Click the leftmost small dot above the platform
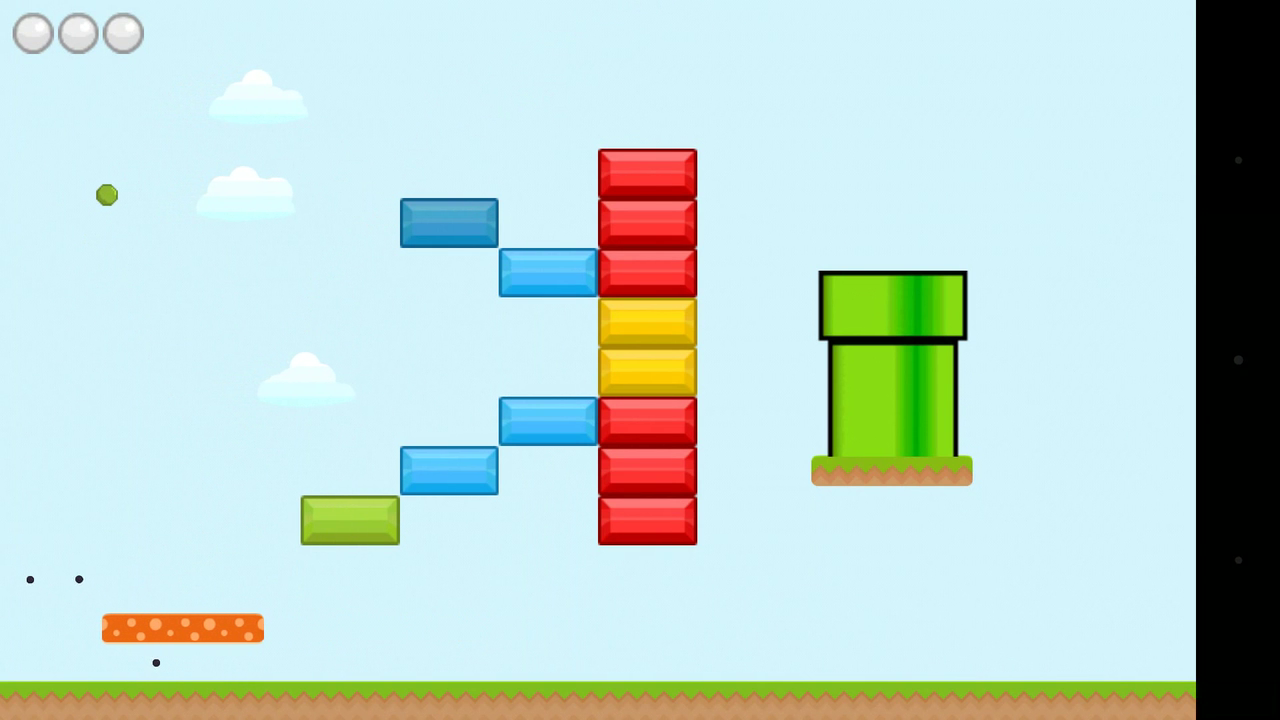The height and width of the screenshot is (720, 1280). point(29,579)
